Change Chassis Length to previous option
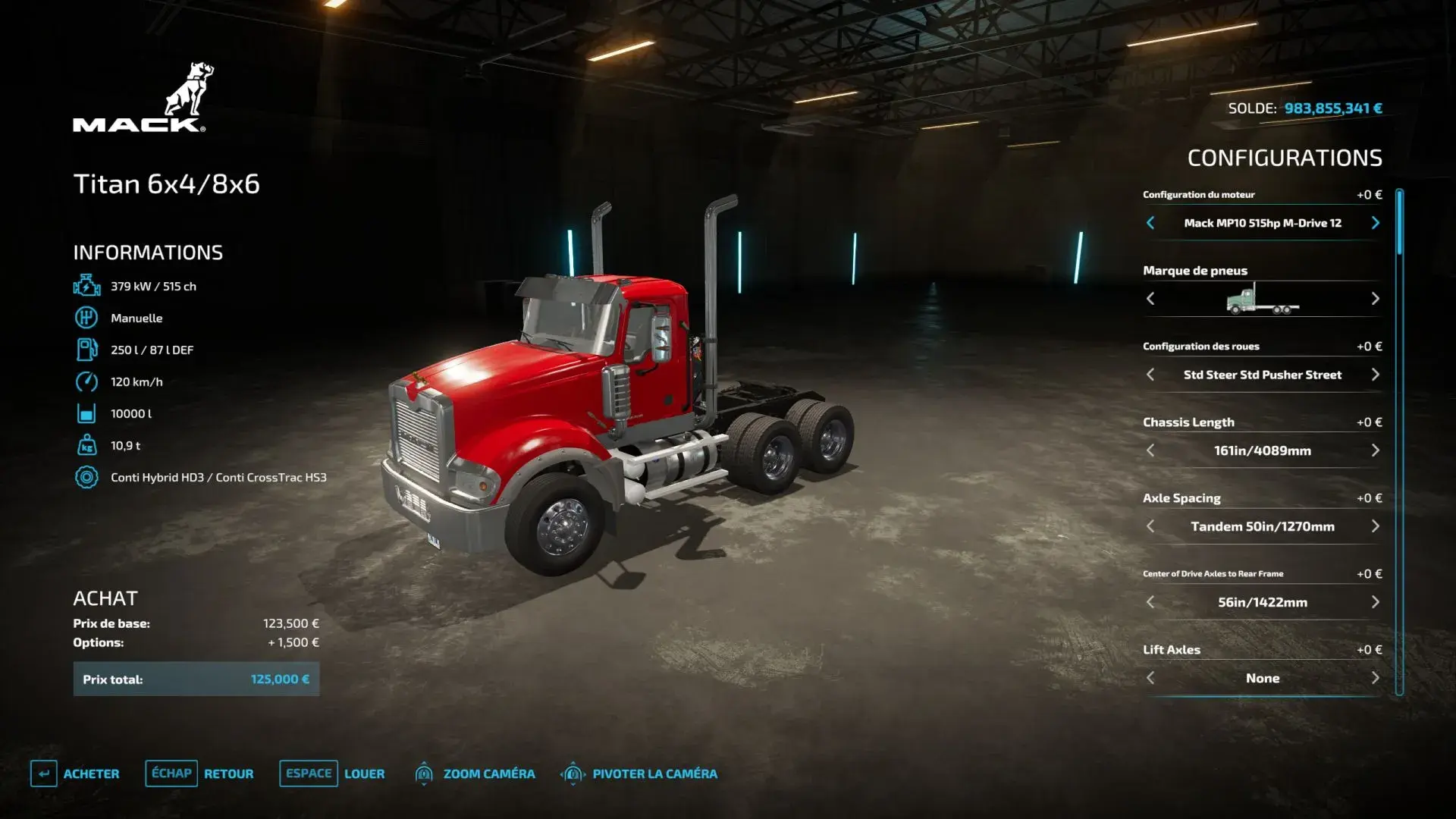 click(x=1150, y=450)
